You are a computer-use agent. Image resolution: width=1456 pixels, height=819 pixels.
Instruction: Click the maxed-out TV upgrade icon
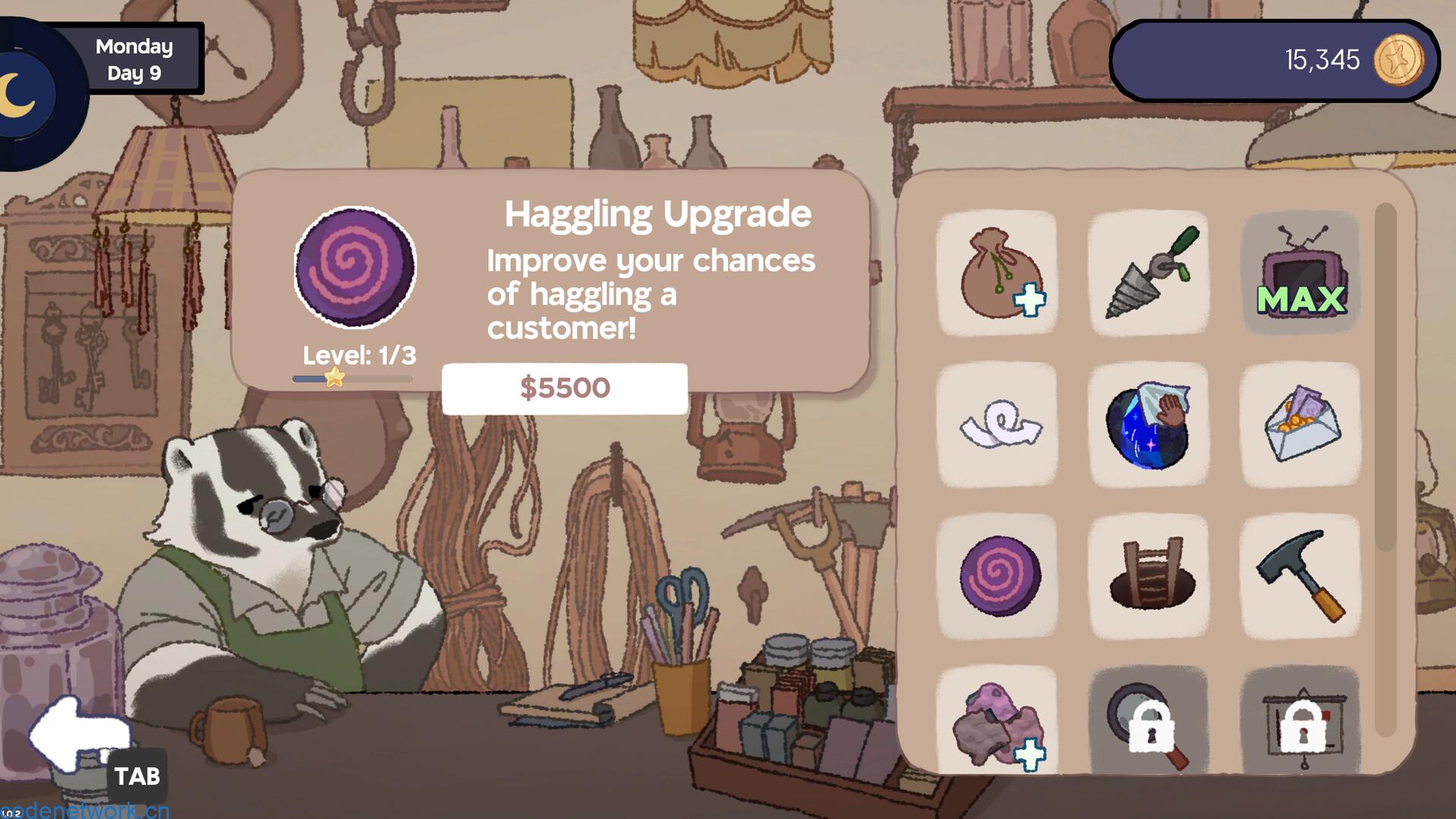(1301, 273)
